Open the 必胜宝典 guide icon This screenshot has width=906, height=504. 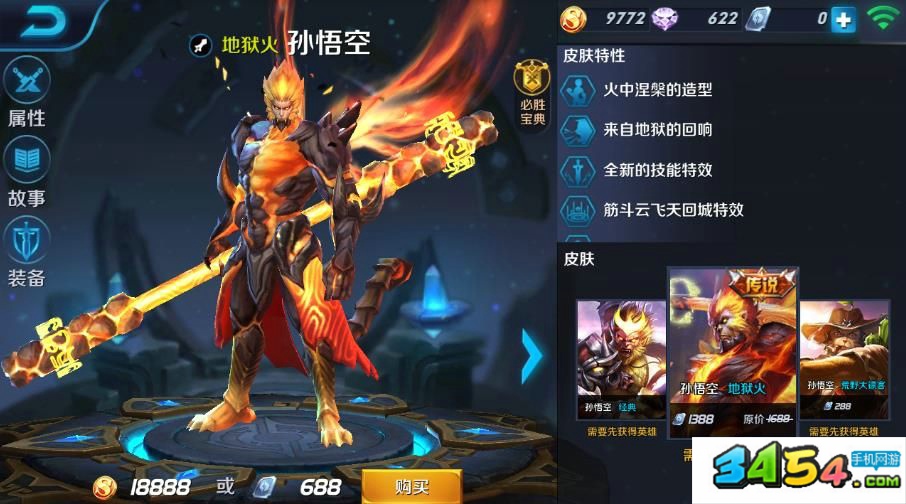pos(532,94)
